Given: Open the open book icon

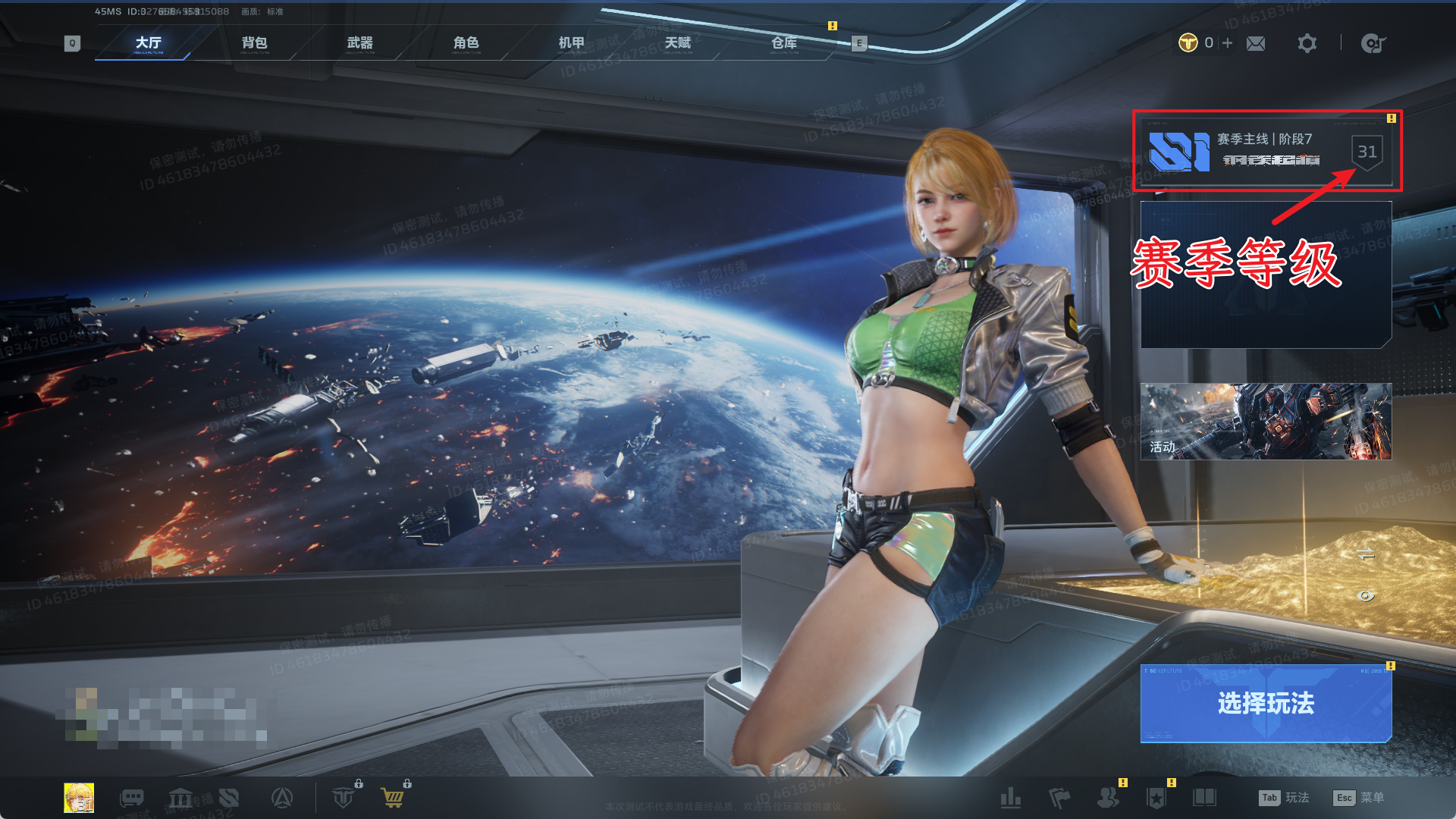Looking at the screenshot, I should click(1204, 798).
